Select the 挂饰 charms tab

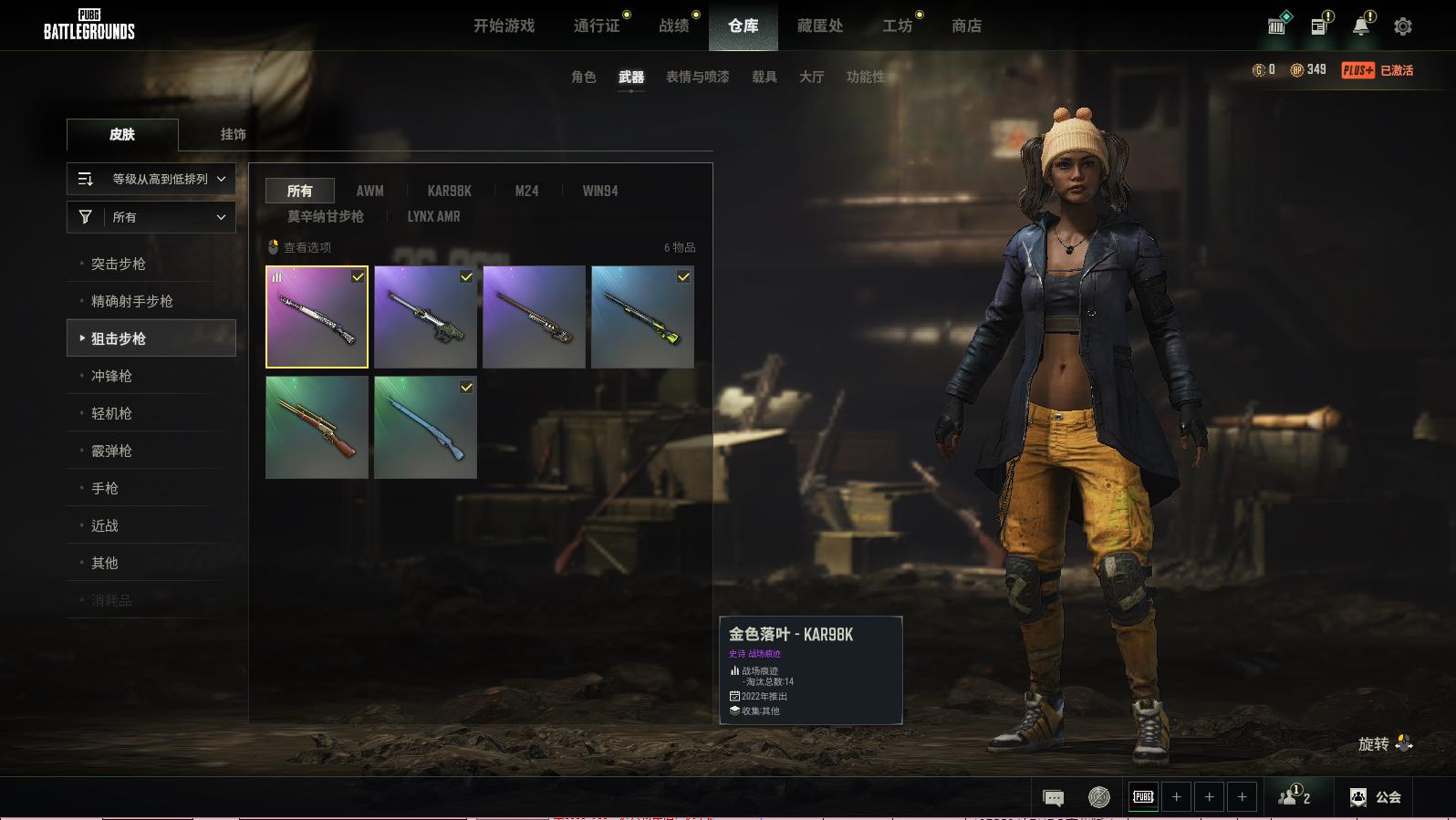233,134
